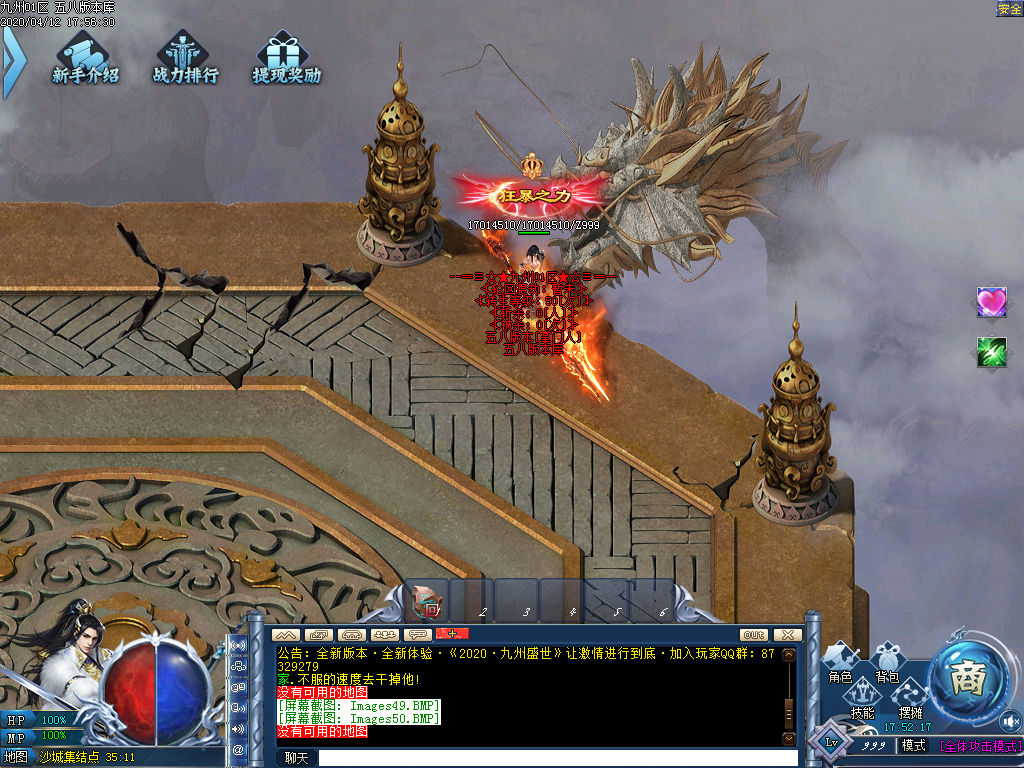Open the 背包 backpack

point(887,663)
